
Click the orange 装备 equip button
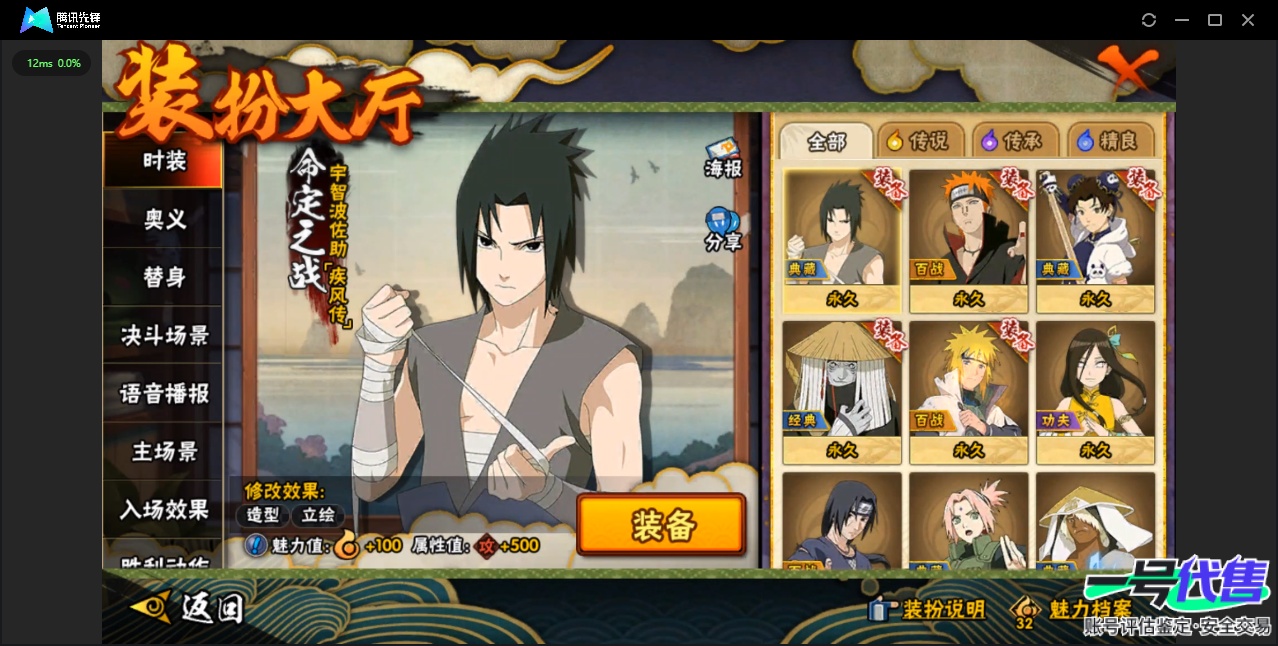[x=661, y=525]
